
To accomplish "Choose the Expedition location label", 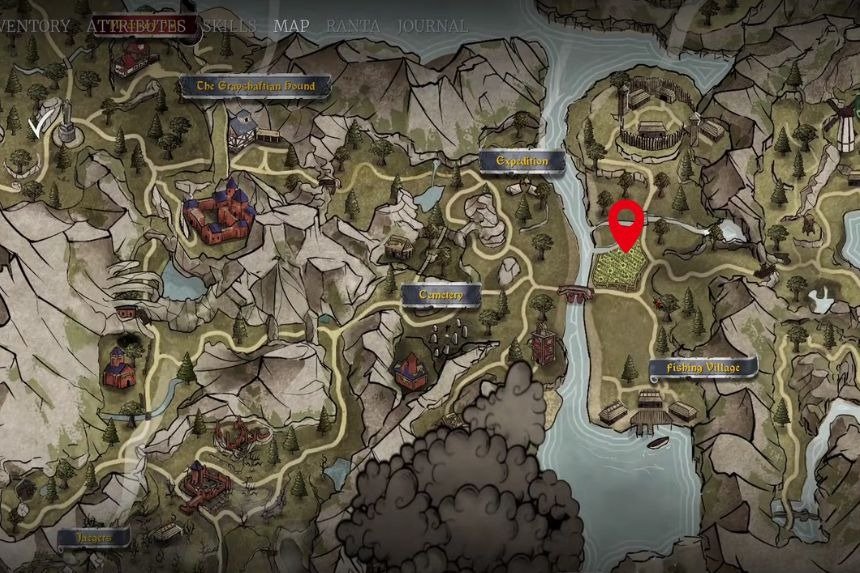I will click(x=522, y=160).
